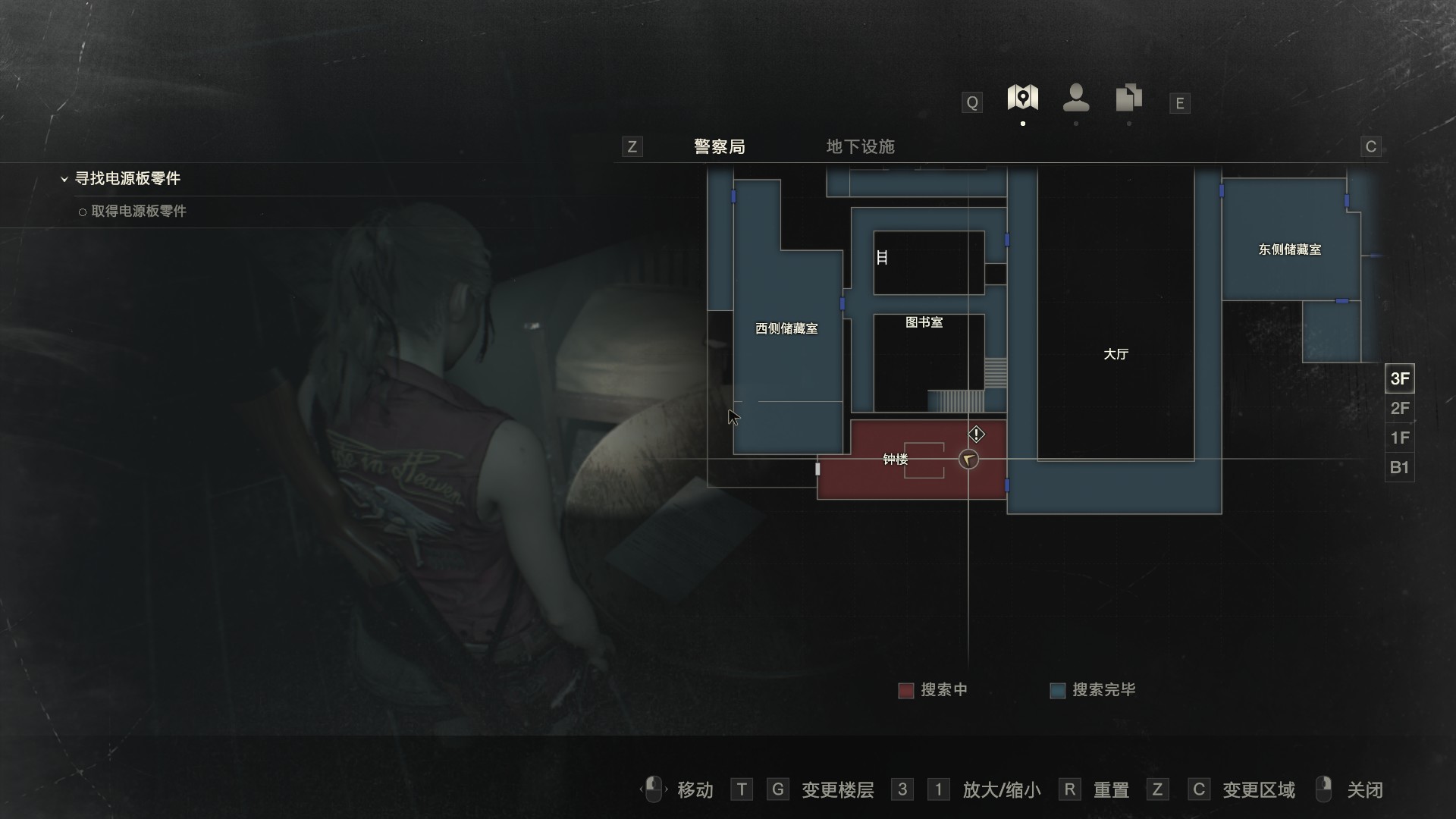Select the 取得电源板零件 sub-objective
Screen dimensions: 1456x819
pyautogui.click(x=138, y=212)
